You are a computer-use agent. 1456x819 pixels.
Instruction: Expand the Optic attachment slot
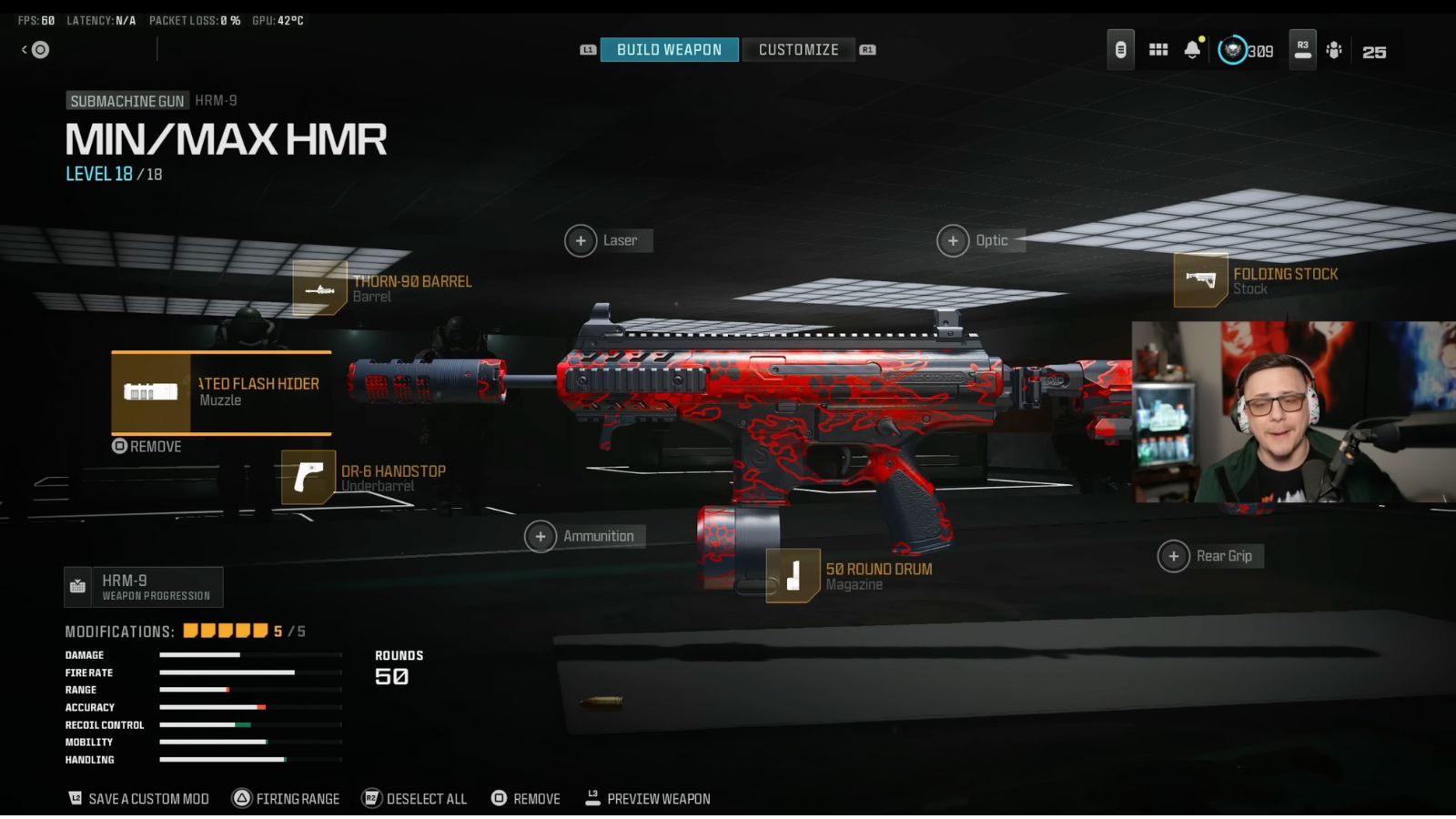tap(953, 240)
